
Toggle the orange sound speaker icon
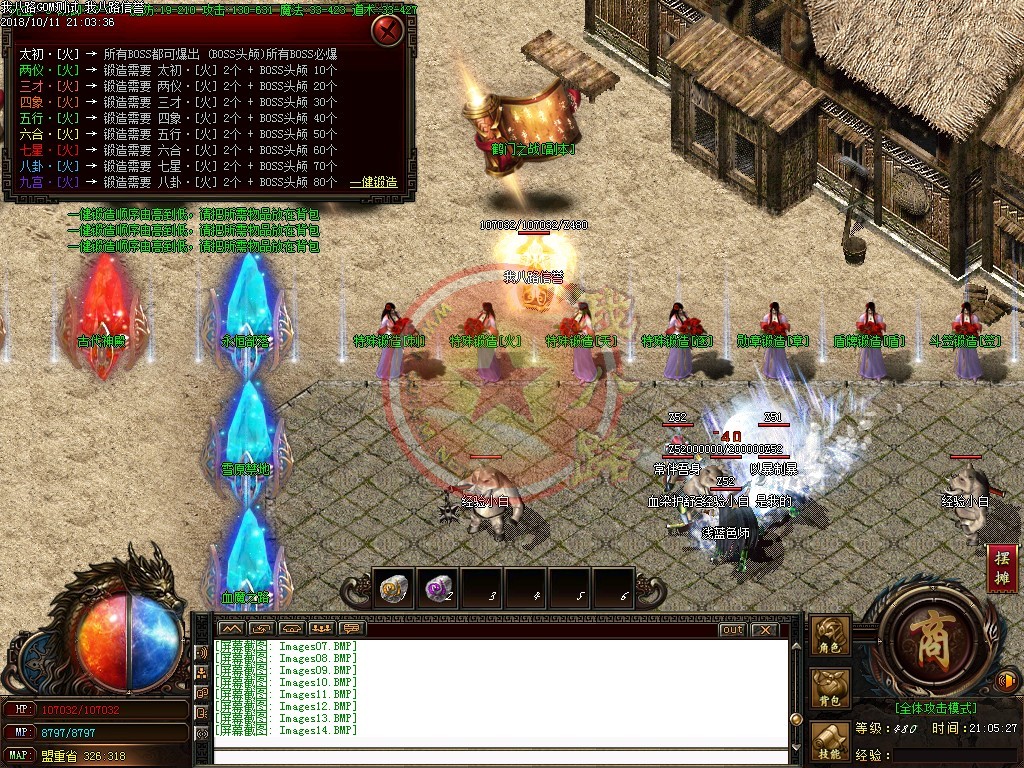(1007, 681)
